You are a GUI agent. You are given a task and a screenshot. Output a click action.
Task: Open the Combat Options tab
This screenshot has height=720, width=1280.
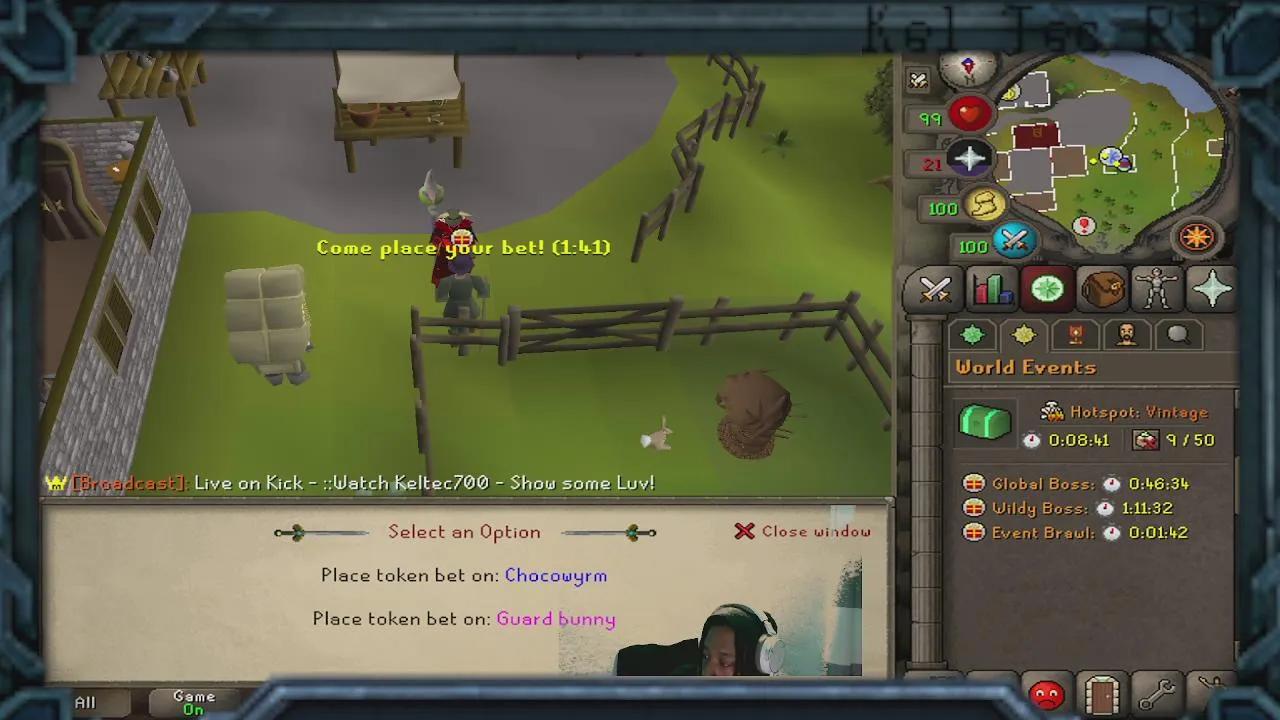(933, 290)
